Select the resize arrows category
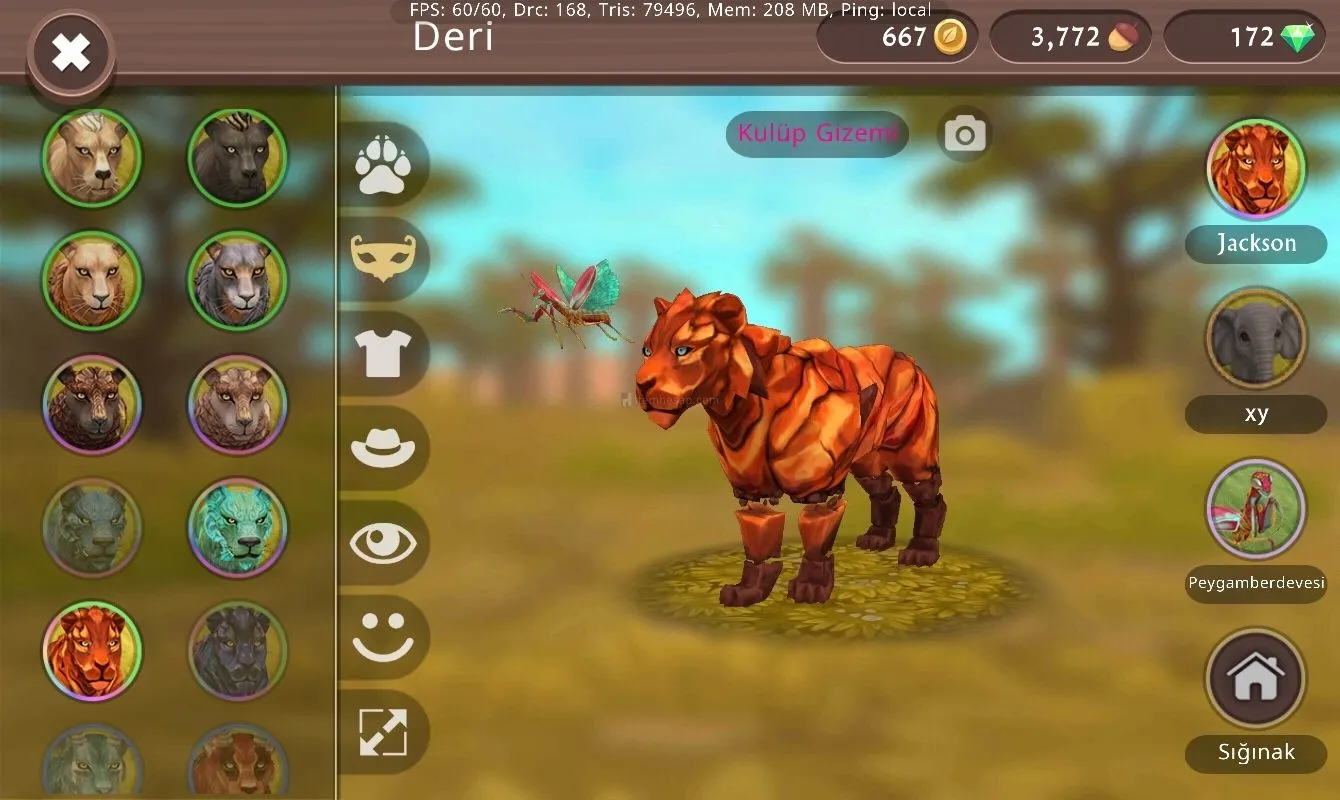The height and width of the screenshot is (800, 1340). click(x=383, y=731)
